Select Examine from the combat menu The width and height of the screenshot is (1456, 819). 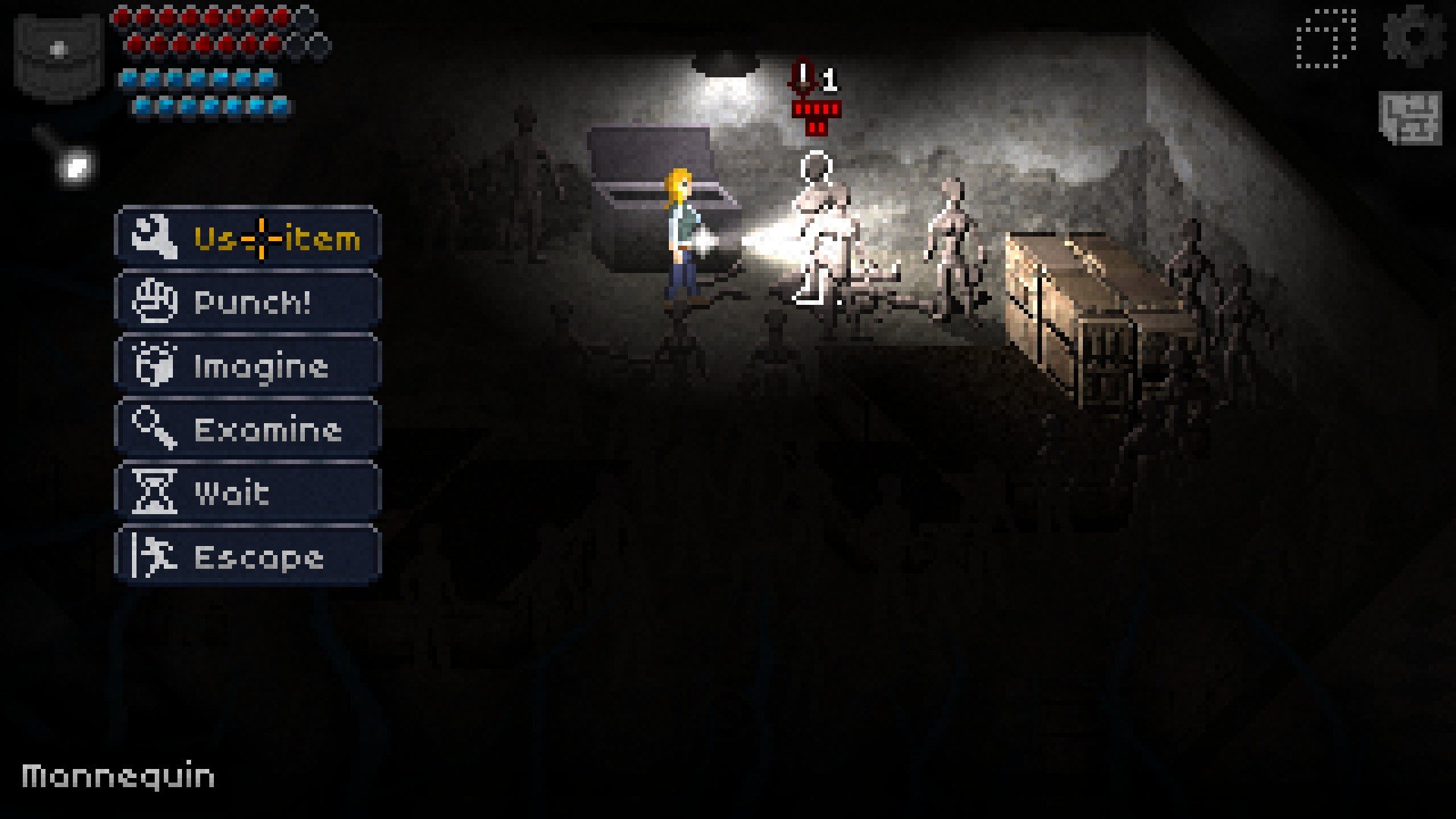[x=247, y=429]
